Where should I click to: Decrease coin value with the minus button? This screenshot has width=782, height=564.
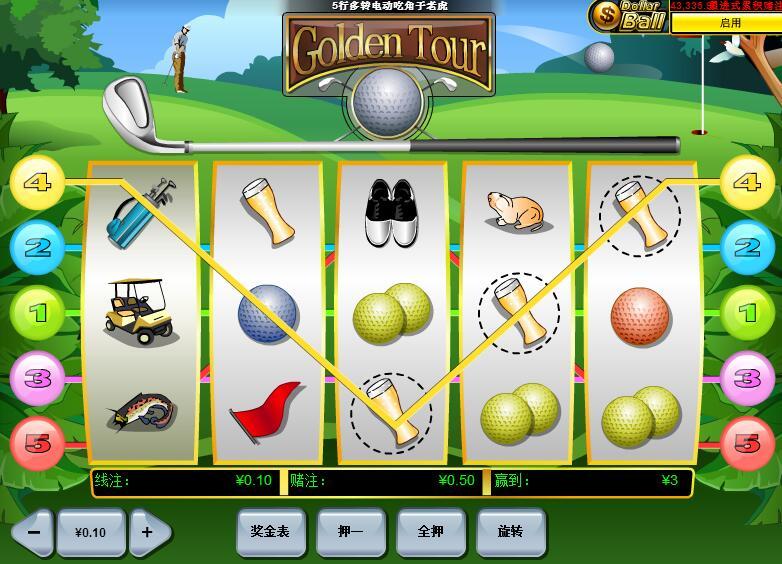tap(33, 532)
